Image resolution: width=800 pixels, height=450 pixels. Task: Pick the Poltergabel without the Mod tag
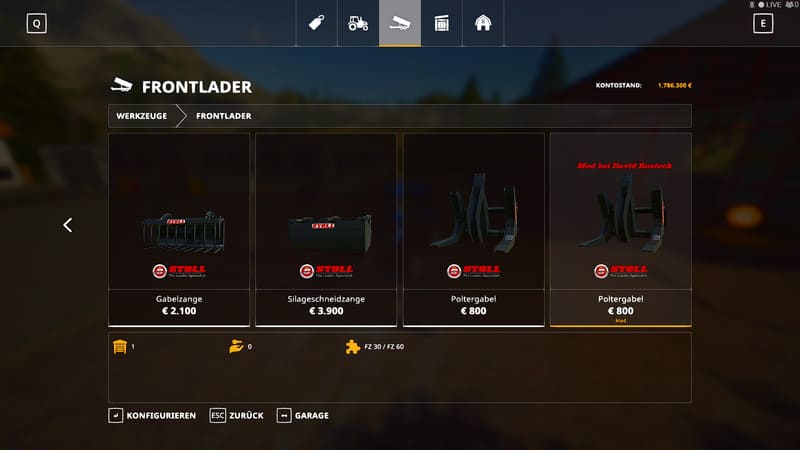point(473,229)
